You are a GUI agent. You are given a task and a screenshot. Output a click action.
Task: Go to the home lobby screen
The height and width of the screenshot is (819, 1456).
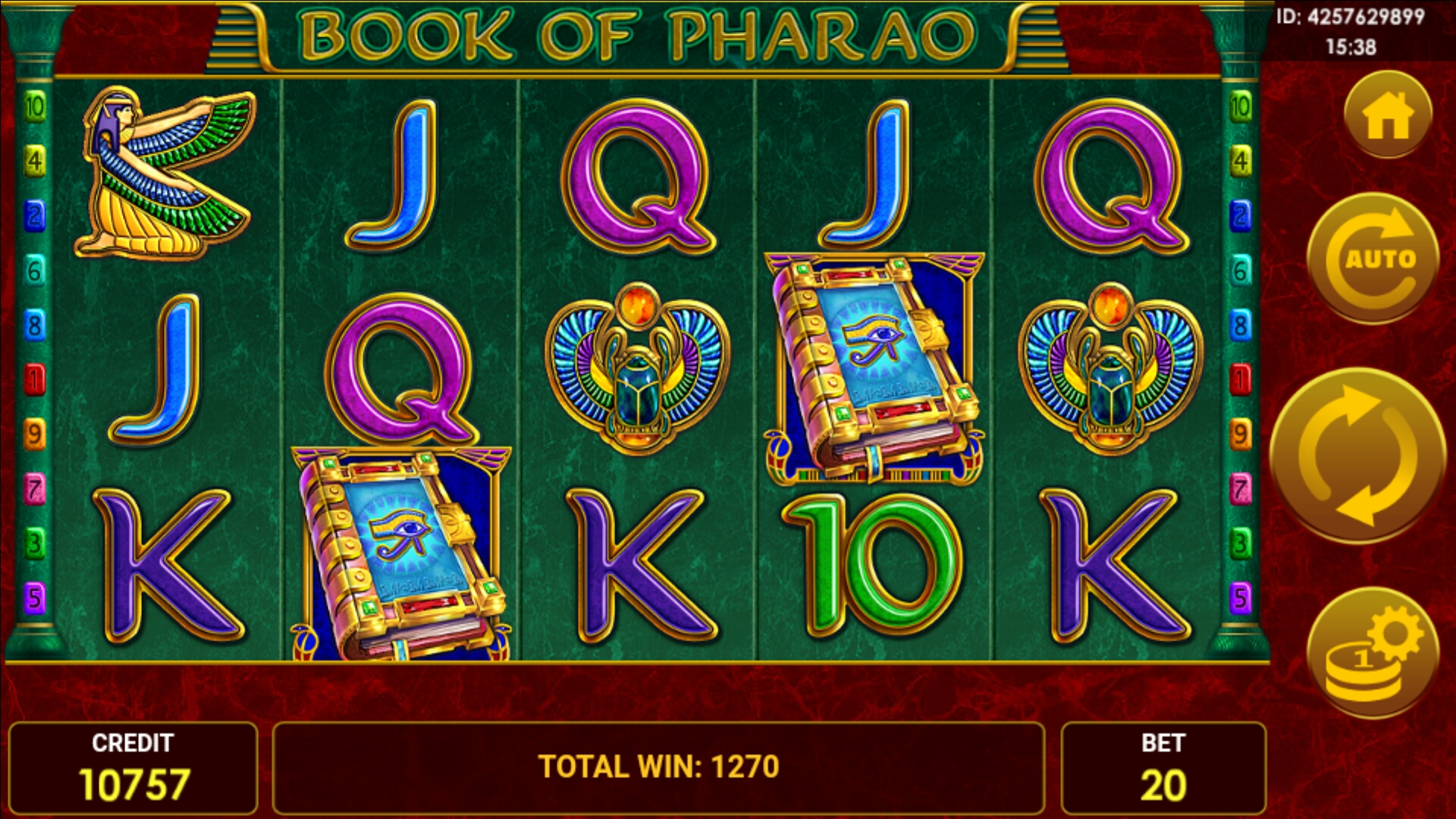[1388, 115]
